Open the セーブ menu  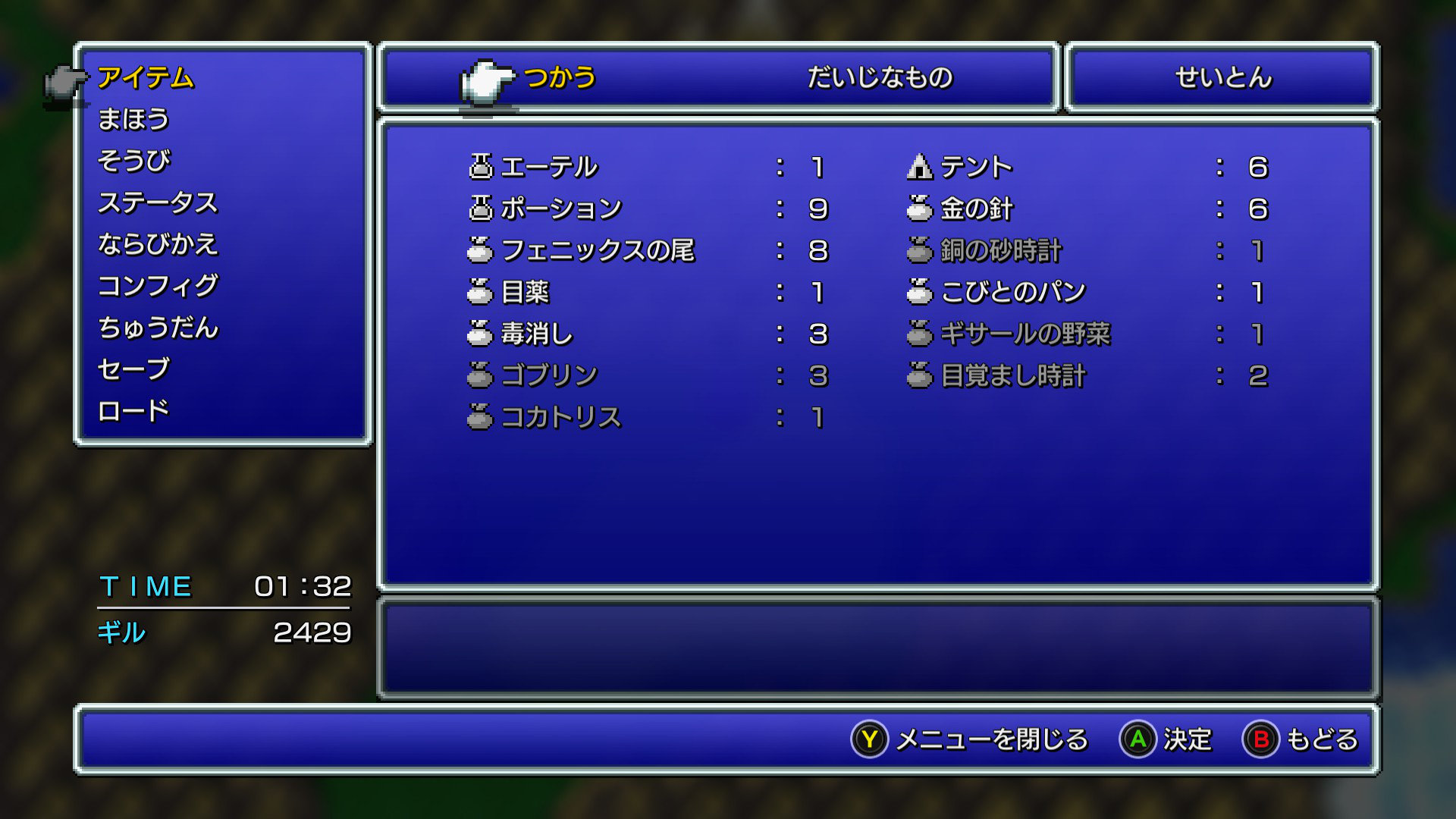[x=133, y=369]
